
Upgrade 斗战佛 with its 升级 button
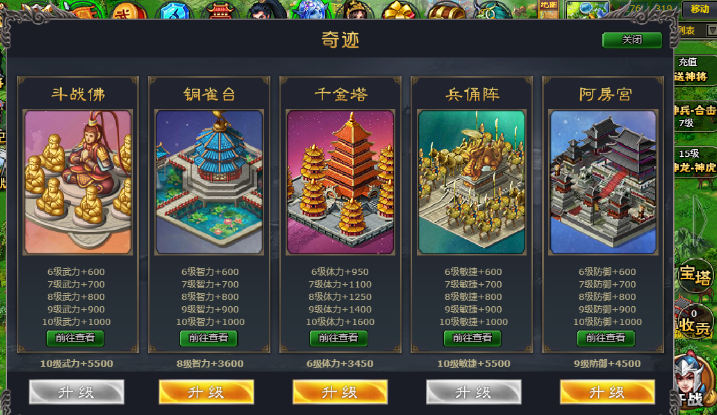[x=76, y=391]
